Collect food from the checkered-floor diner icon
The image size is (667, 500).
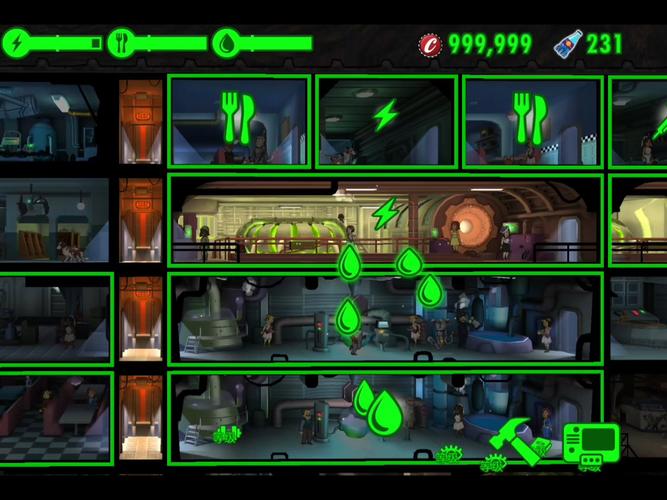(526, 118)
